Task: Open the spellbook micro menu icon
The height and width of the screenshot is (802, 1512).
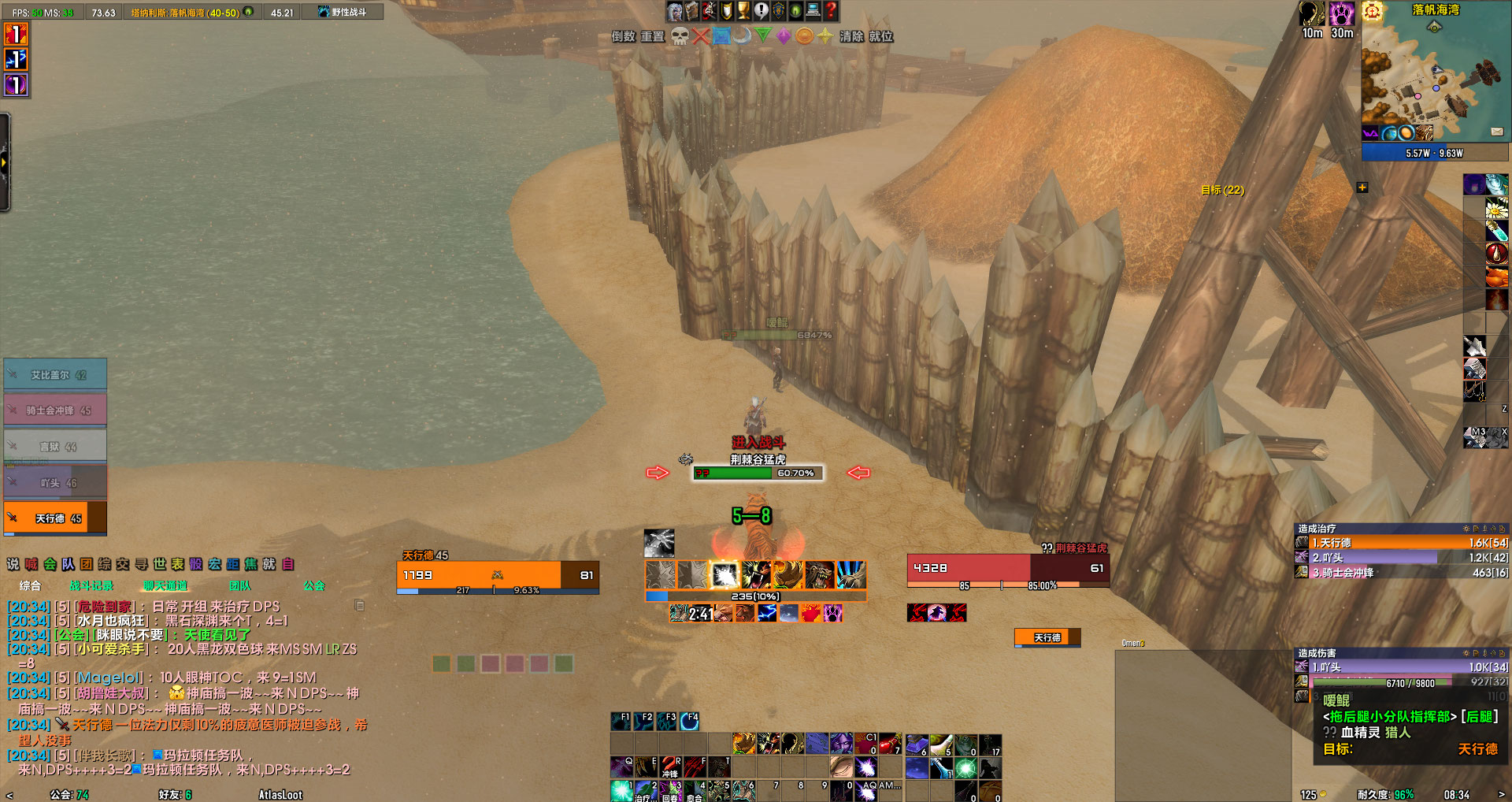Action: (x=691, y=11)
